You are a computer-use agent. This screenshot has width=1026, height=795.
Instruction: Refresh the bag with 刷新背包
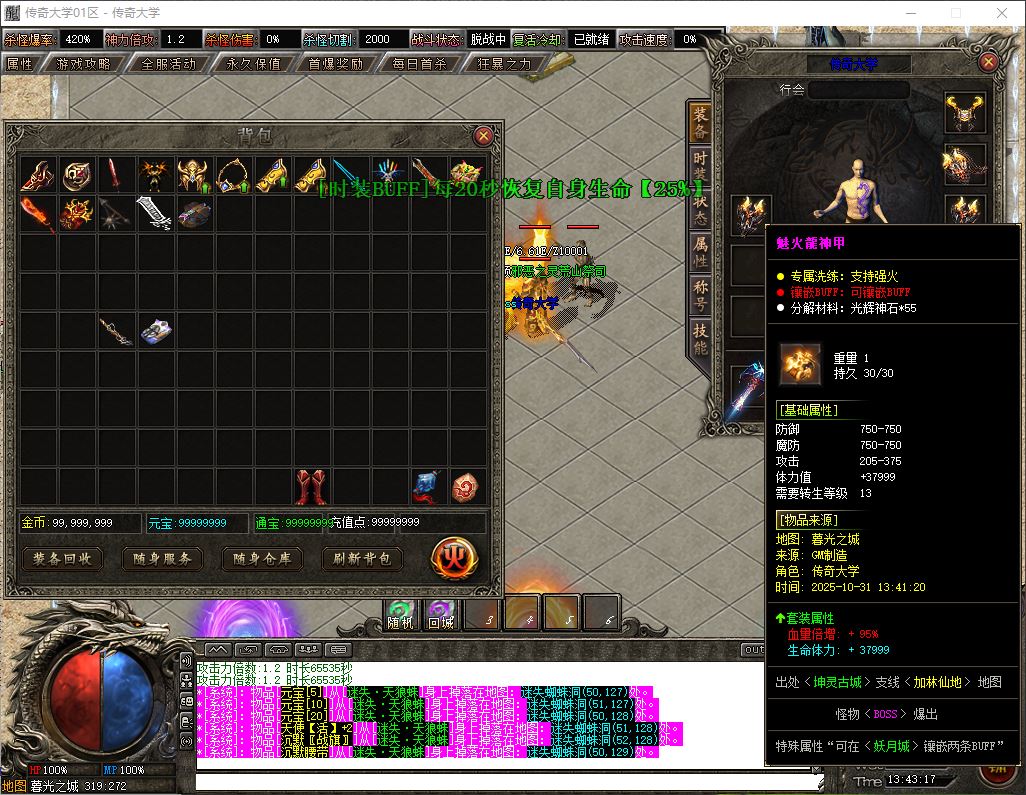pyautogui.click(x=362, y=558)
